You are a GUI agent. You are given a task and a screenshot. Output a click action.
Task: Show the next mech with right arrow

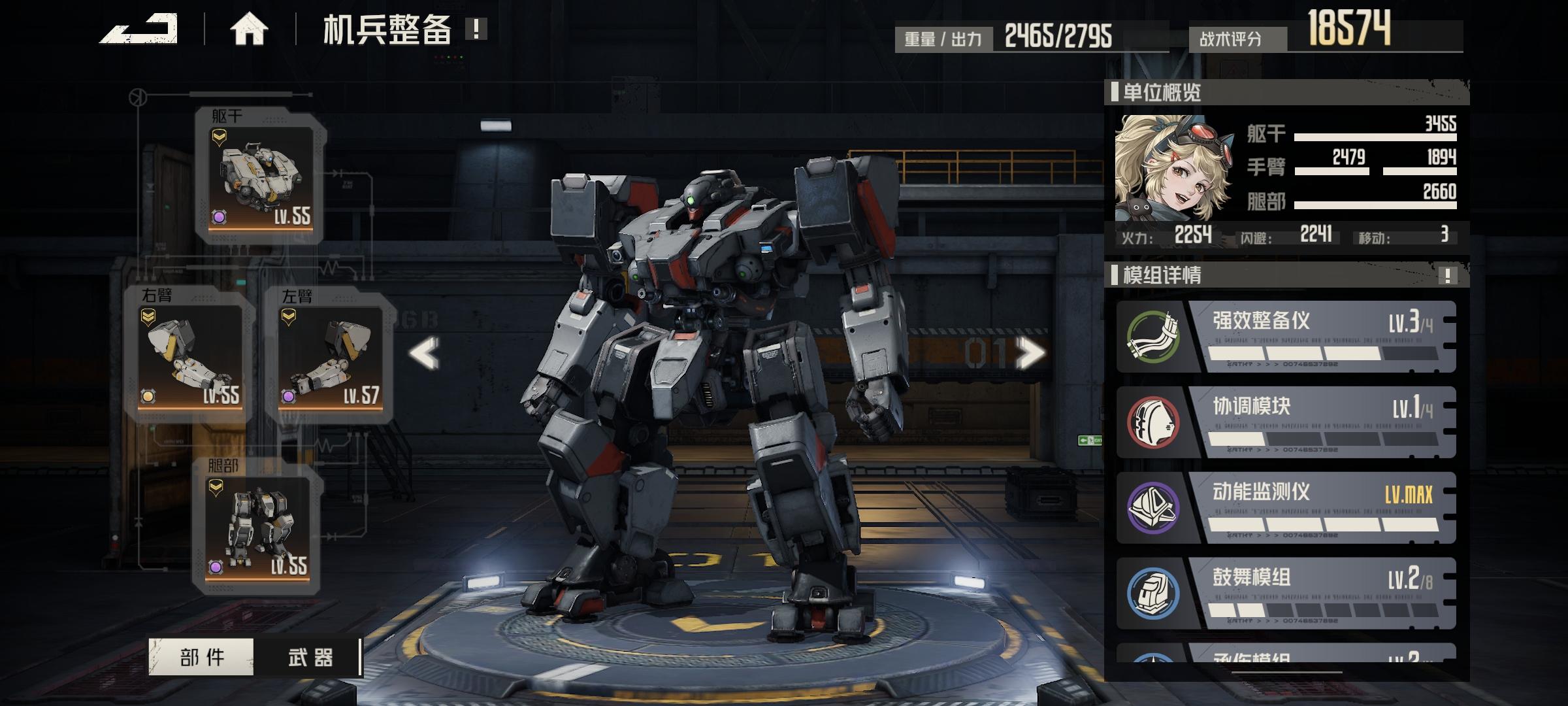[1030, 354]
